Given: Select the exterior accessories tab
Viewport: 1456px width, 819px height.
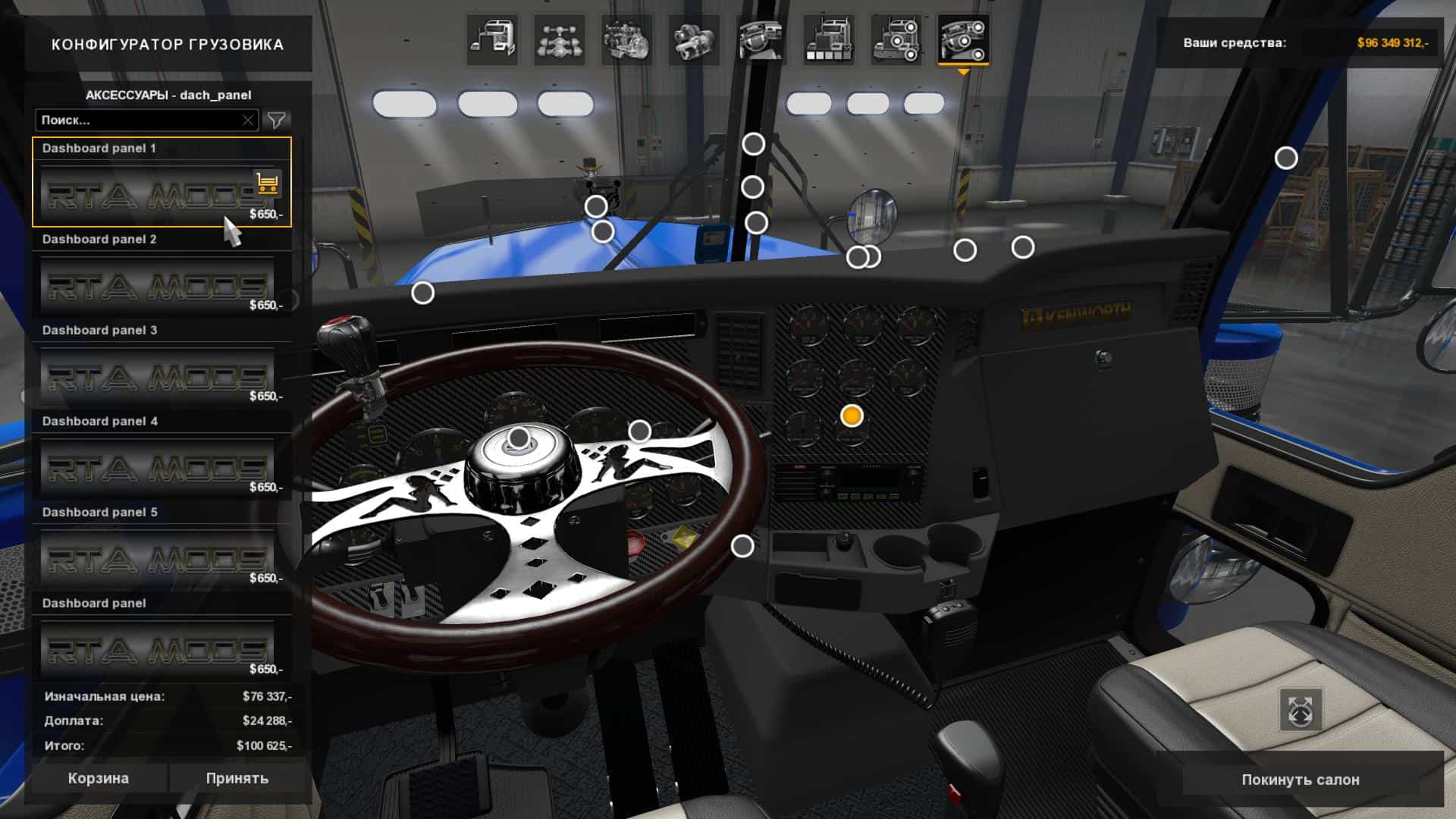Looking at the screenshot, I should click(x=896, y=40).
